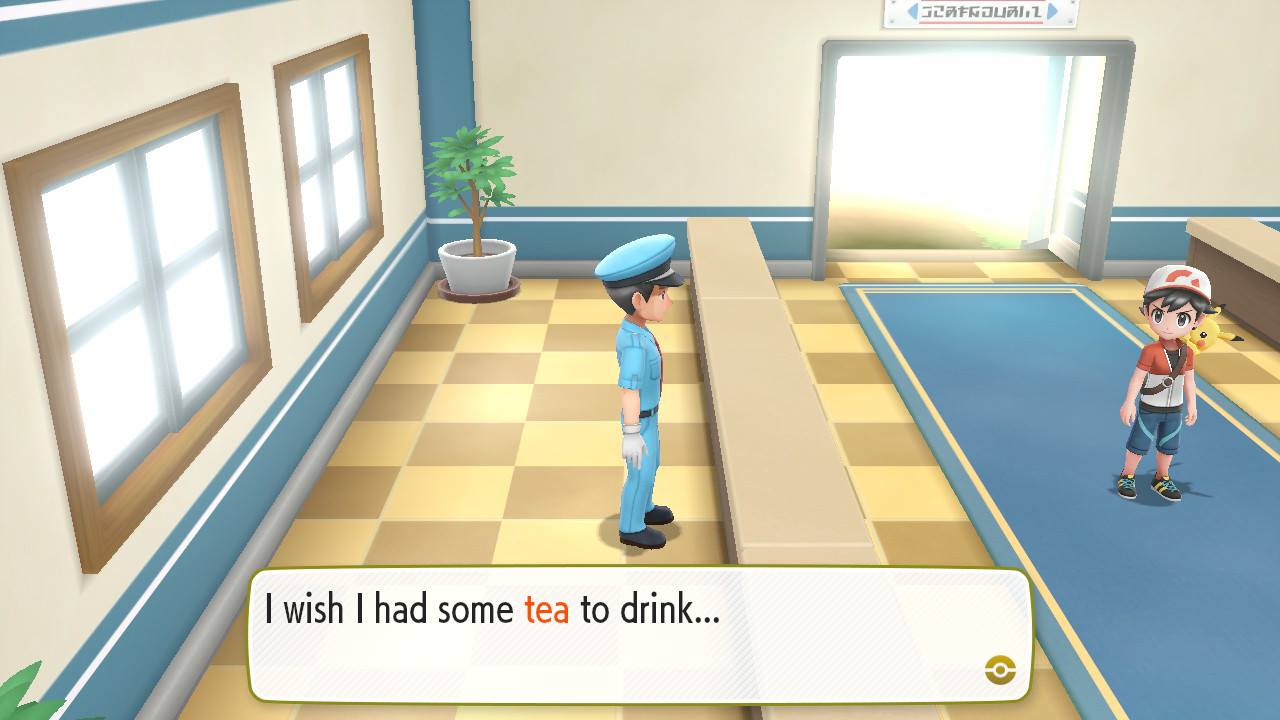Select the dialogue text box
Screen dimensions: 1280x720
(640, 630)
